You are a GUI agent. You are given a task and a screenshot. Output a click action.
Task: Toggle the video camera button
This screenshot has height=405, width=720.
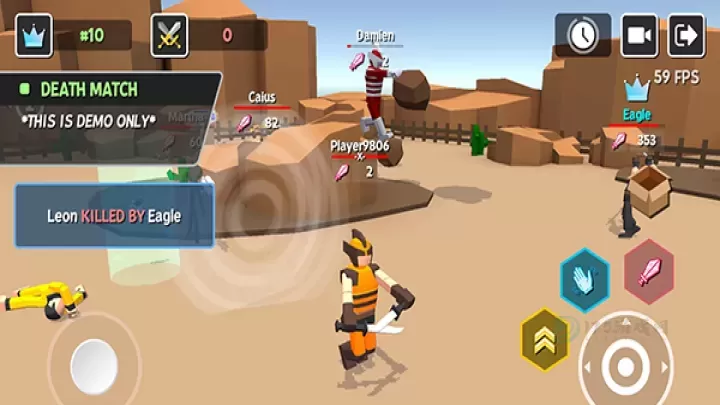[639, 35]
